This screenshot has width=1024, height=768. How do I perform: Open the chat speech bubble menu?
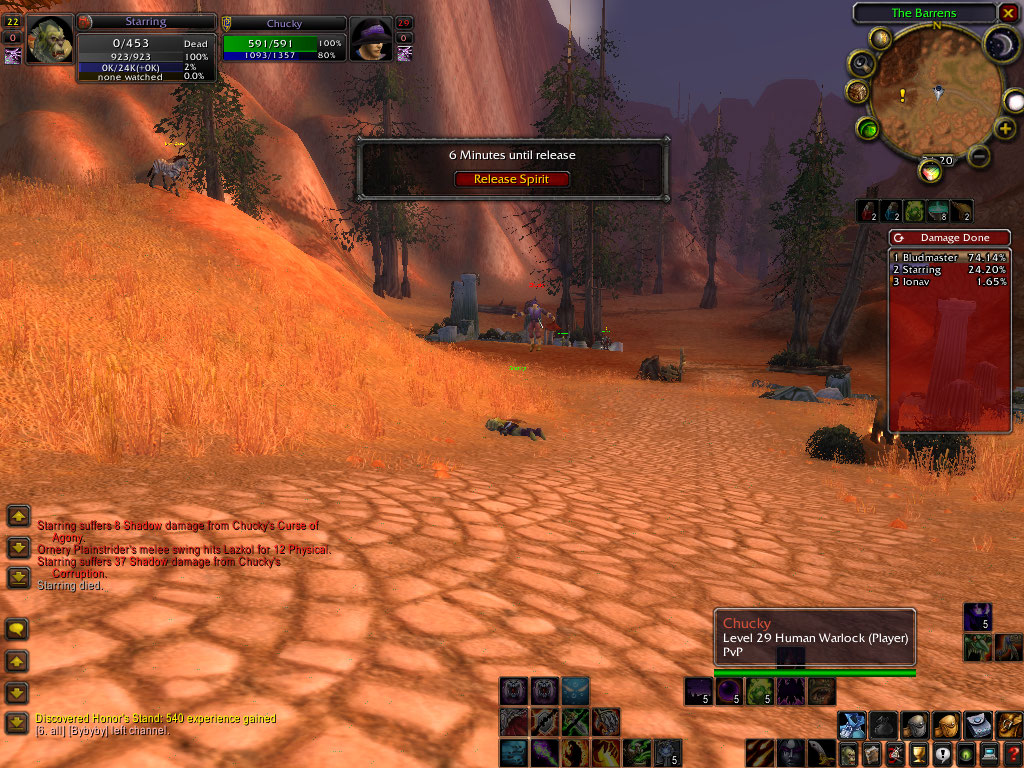[x=18, y=629]
